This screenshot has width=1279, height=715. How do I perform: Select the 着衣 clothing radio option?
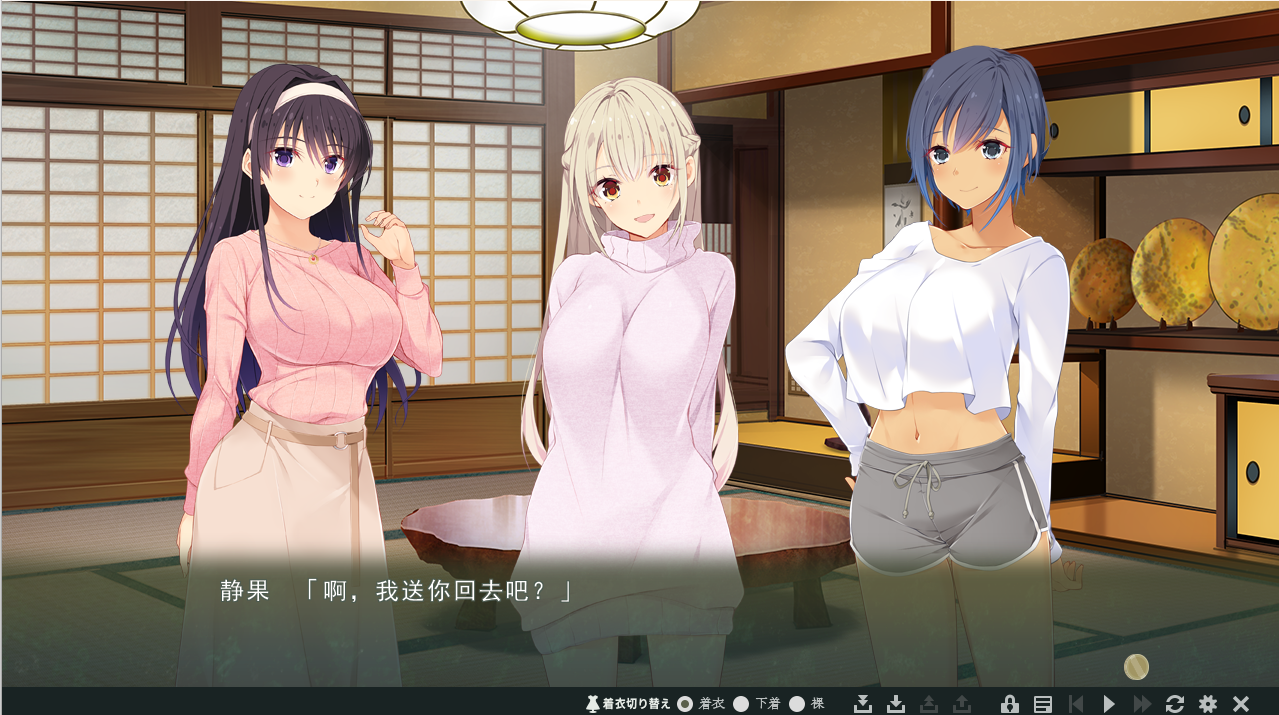click(x=685, y=704)
